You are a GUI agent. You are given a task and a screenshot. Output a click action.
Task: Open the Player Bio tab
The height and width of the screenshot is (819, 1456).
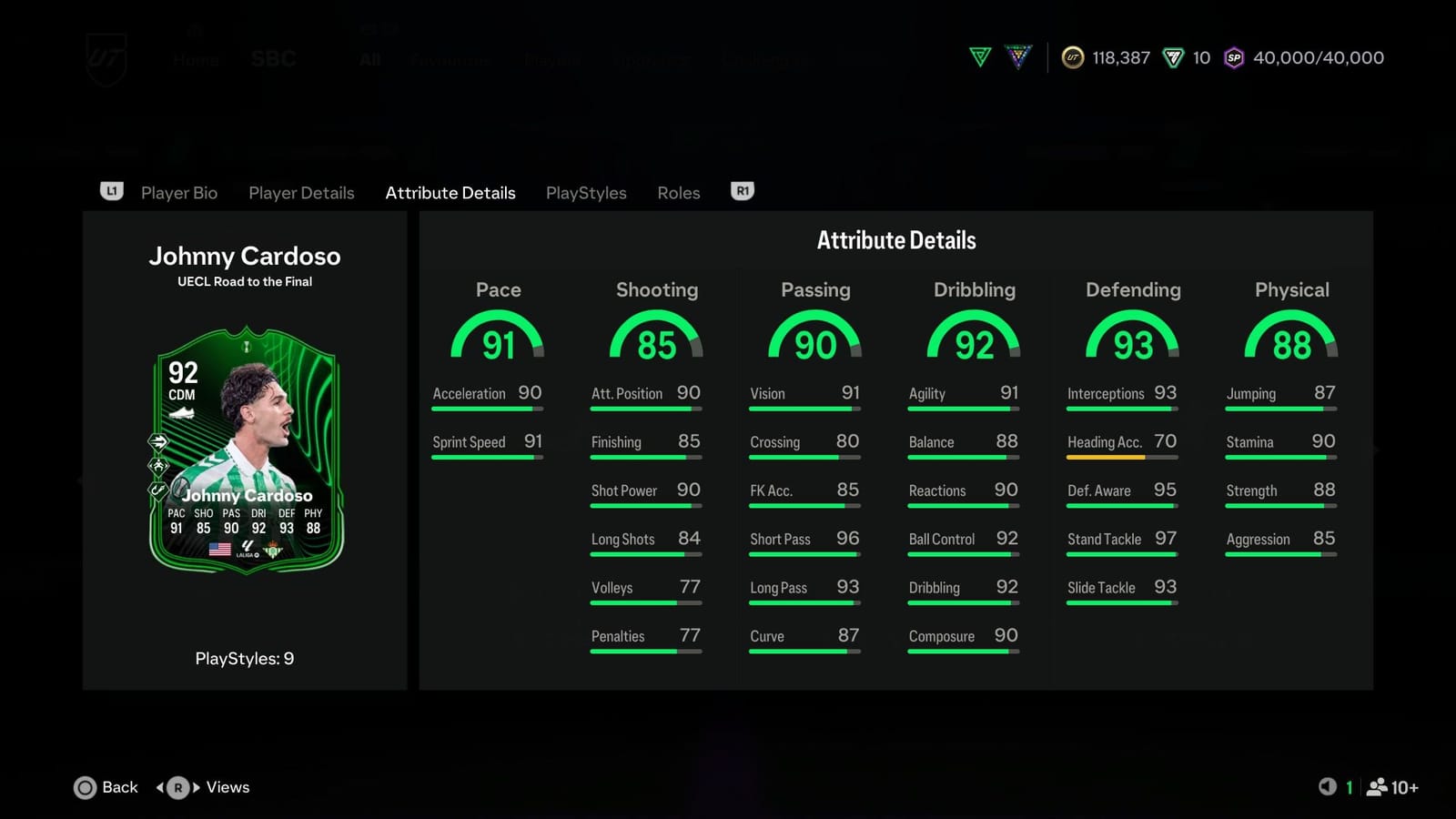[x=179, y=192]
